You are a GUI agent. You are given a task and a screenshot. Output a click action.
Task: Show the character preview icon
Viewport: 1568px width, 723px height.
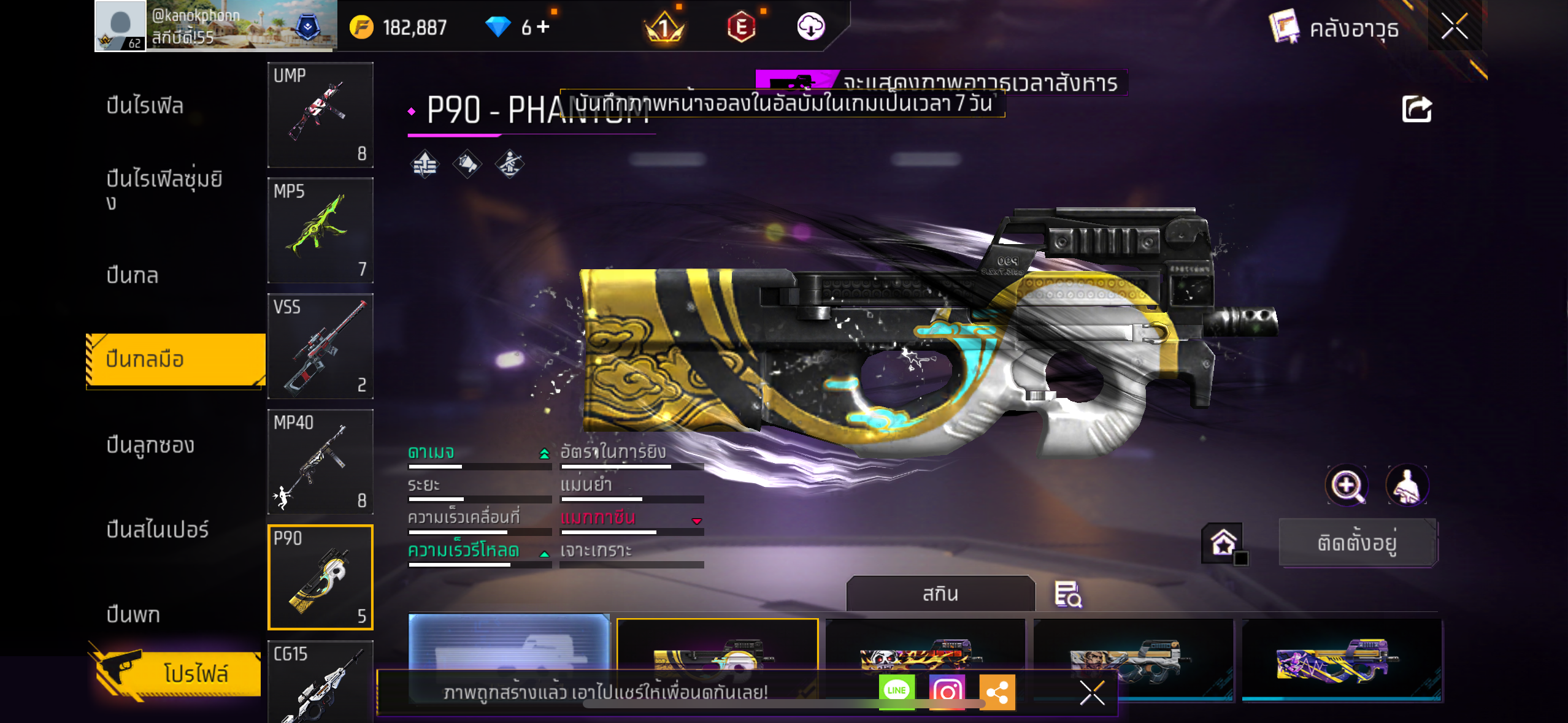point(1407,486)
